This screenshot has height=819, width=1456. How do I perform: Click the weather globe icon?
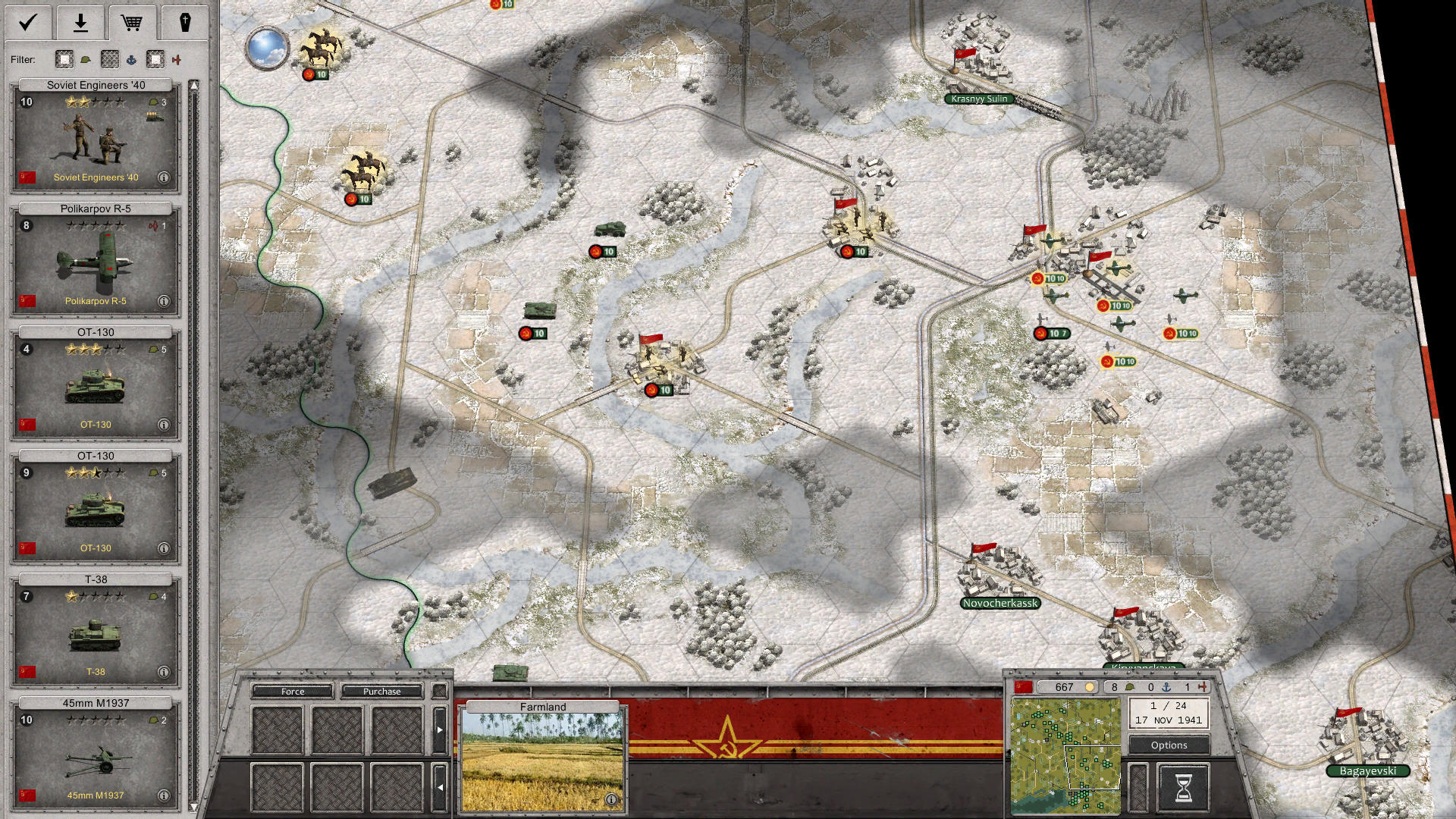(x=267, y=47)
